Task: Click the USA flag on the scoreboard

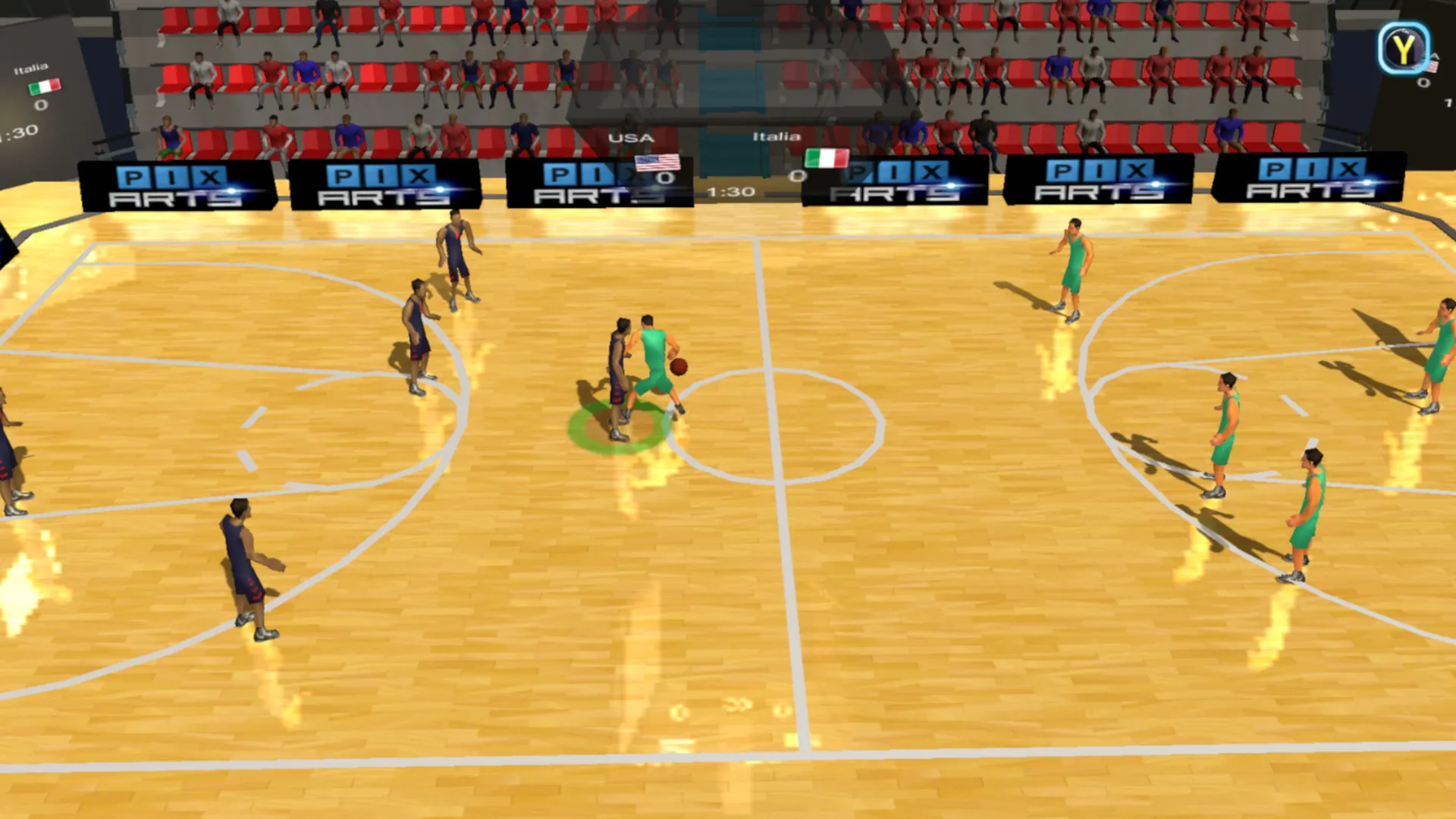Action: 657,165
